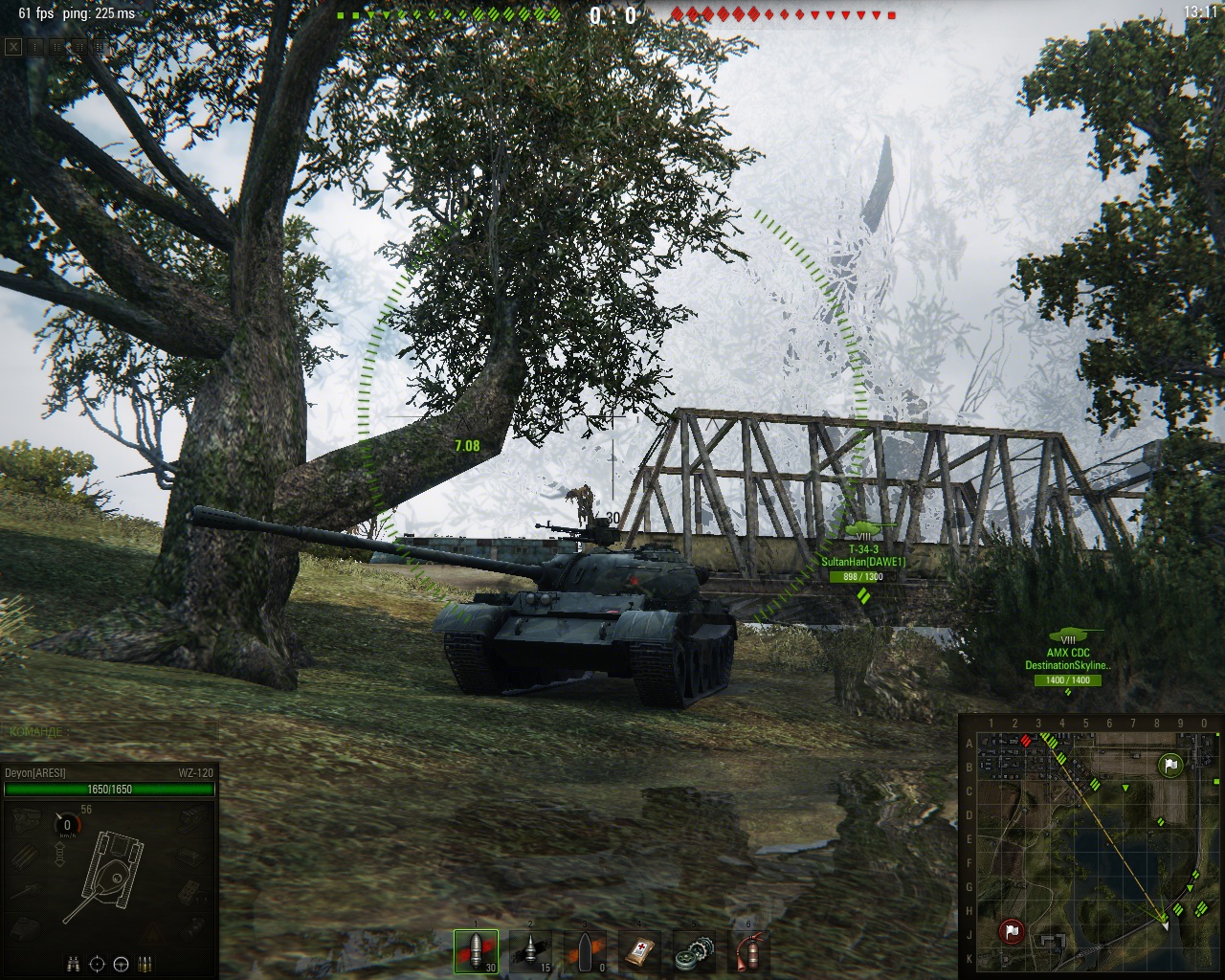Click the crosshair icon in the damage panel
This screenshot has width=1225, height=980.
(x=98, y=964)
